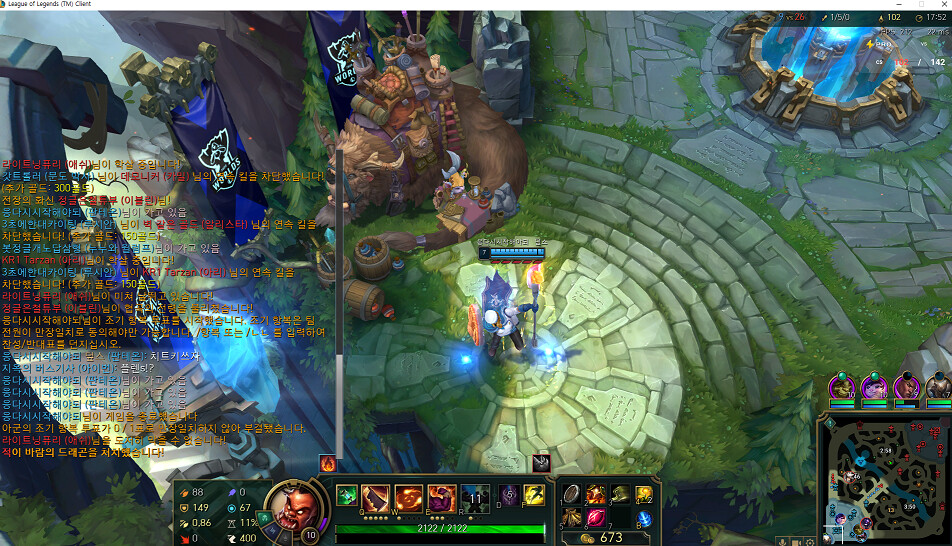Use the red crystal item slot
The height and width of the screenshot is (546, 952).
[x=597, y=517]
